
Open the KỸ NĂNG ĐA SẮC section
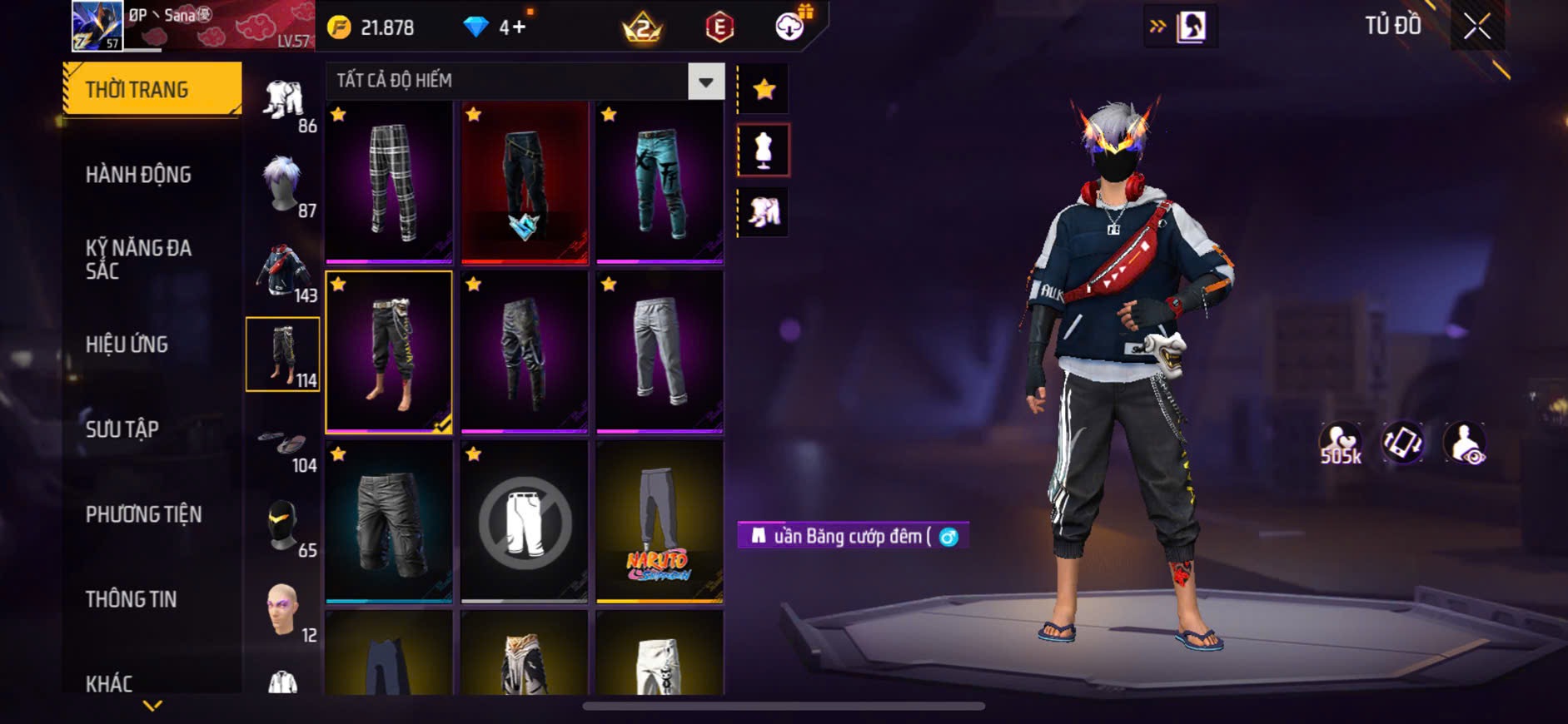138,259
